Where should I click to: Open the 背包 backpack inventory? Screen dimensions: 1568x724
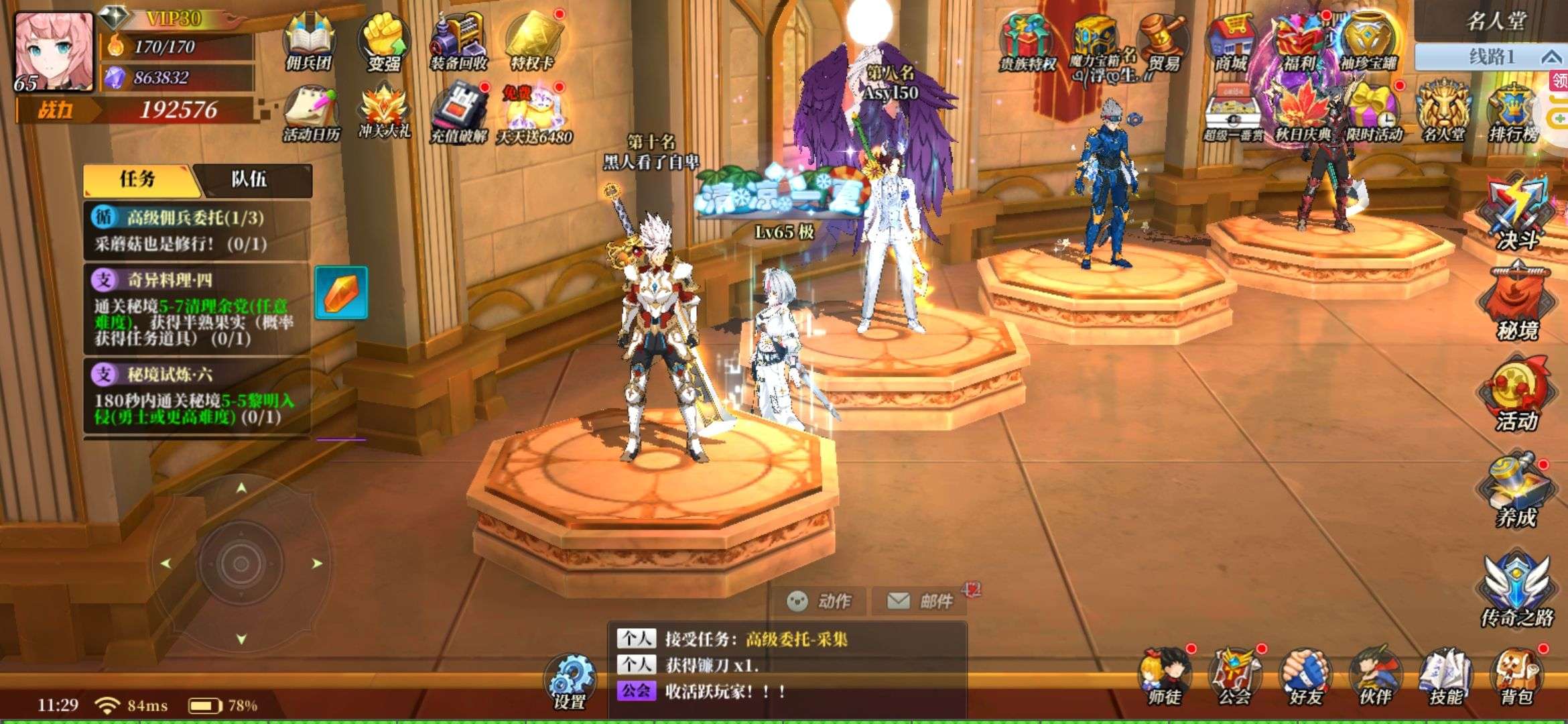pyautogui.click(x=1516, y=677)
